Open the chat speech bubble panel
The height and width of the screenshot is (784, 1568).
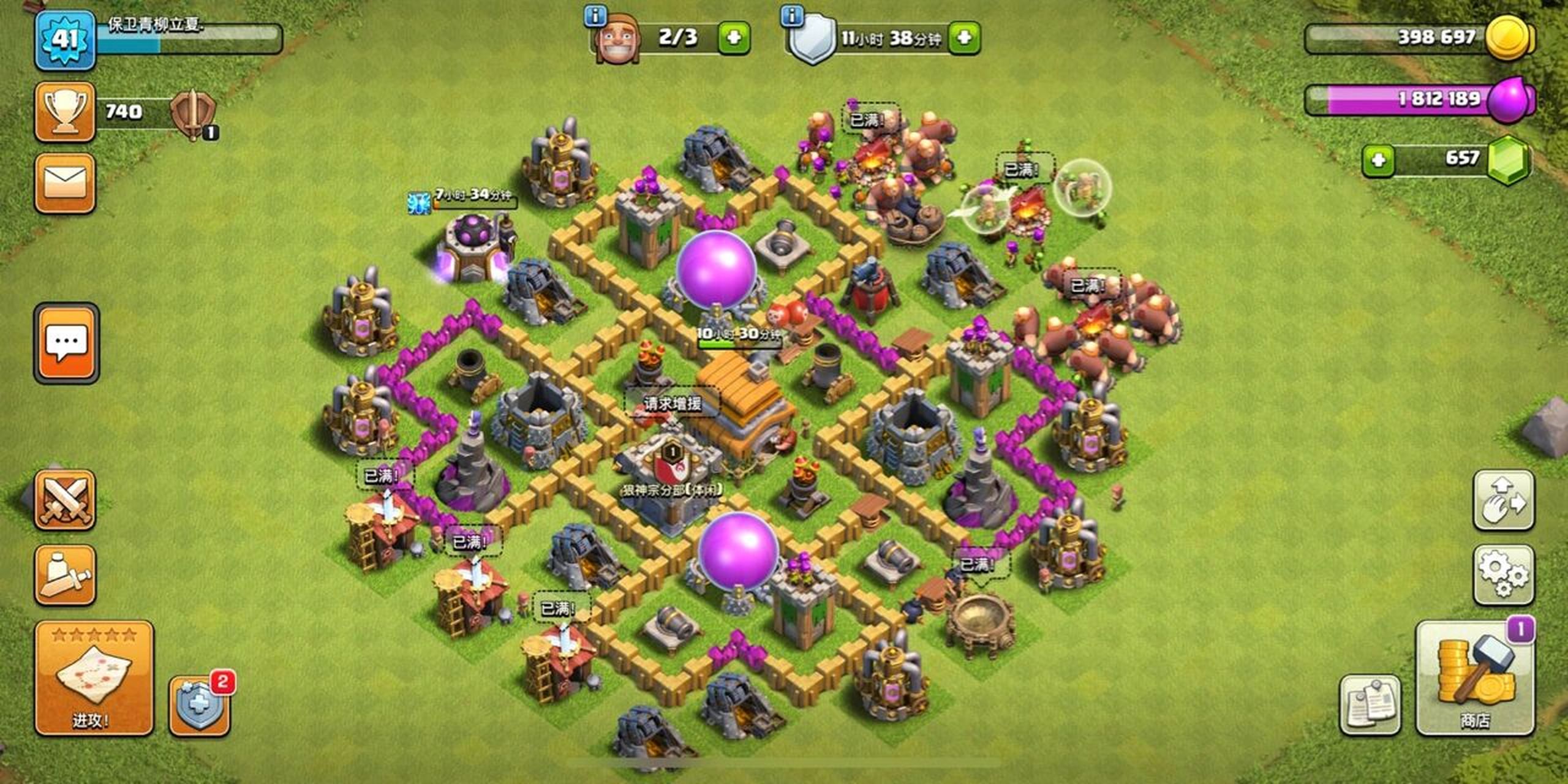coord(66,343)
